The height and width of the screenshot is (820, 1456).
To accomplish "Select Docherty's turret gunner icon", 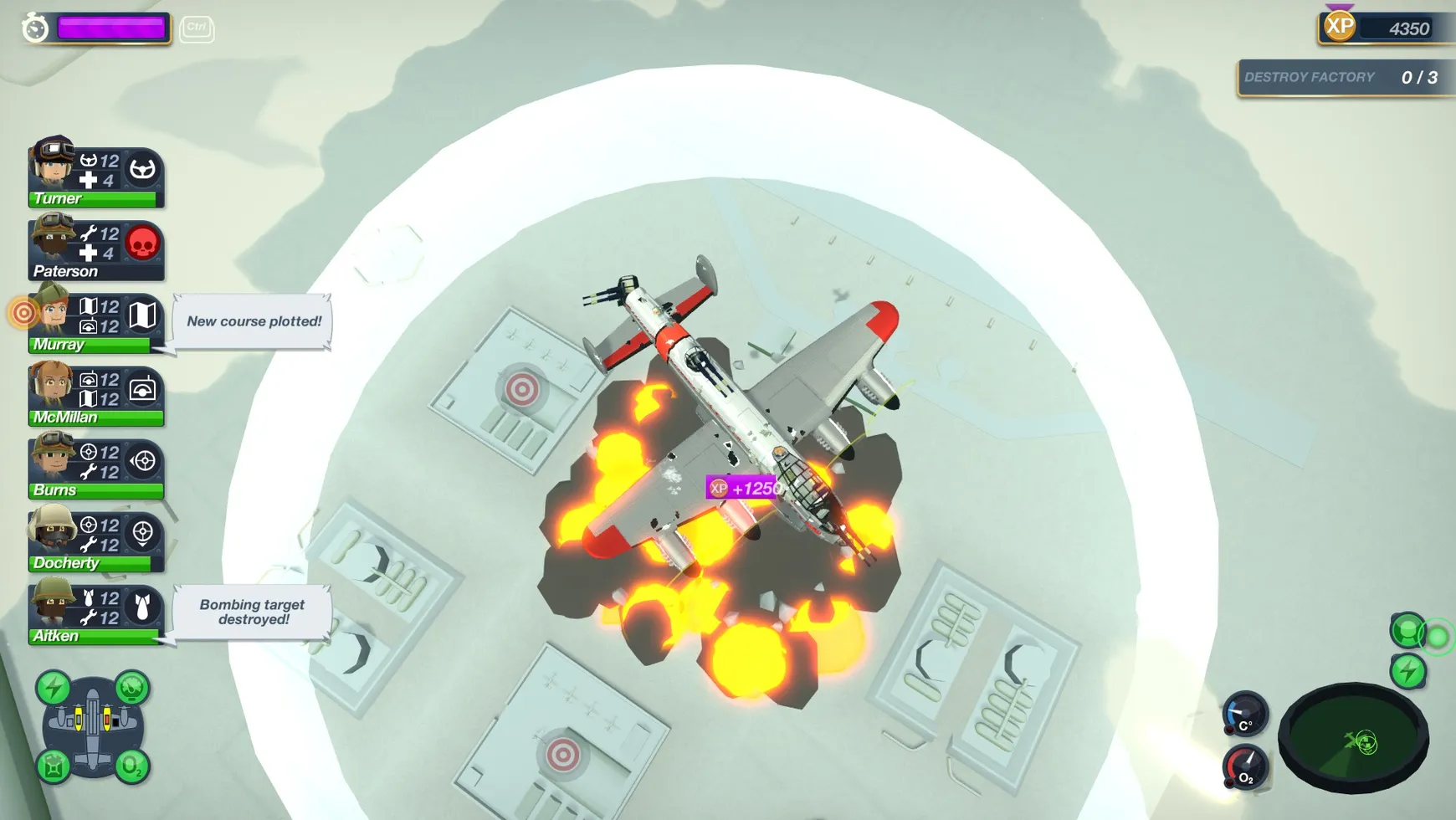I will [x=143, y=532].
